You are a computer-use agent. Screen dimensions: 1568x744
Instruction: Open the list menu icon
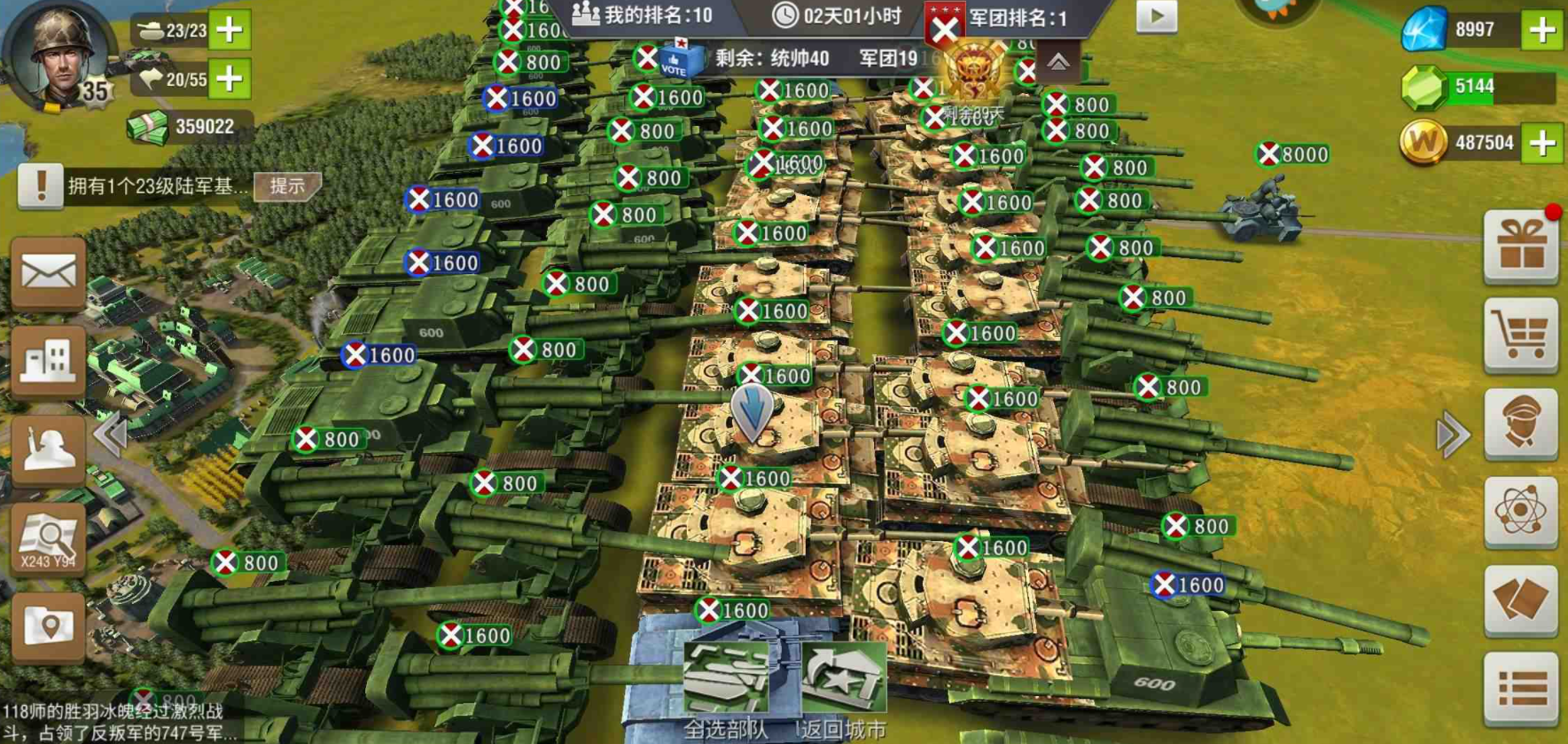coord(1521,688)
